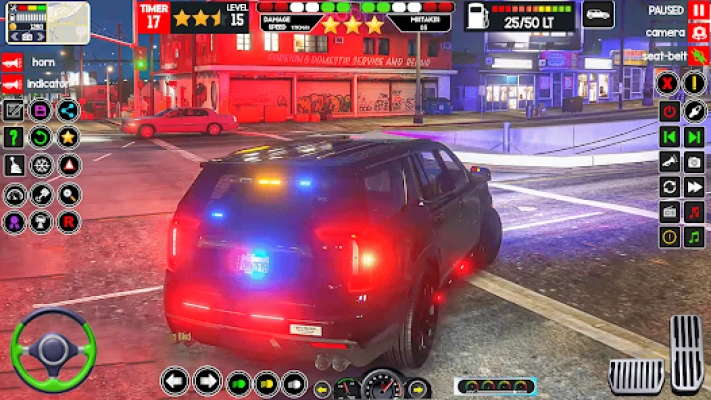Viewport: 711px width, 400px height.
Task: Switch view with the camera button
Action: point(699,33)
